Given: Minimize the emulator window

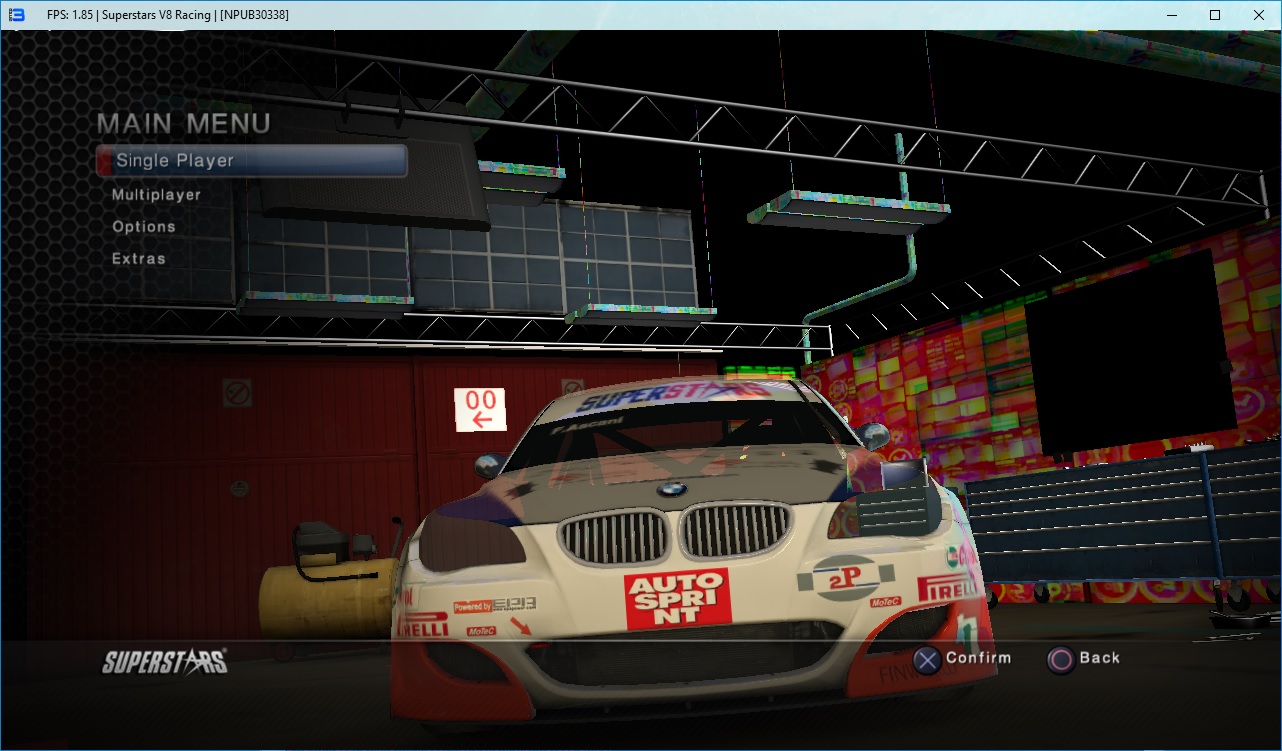Looking at the screenshot, I should click(1169, 15).
